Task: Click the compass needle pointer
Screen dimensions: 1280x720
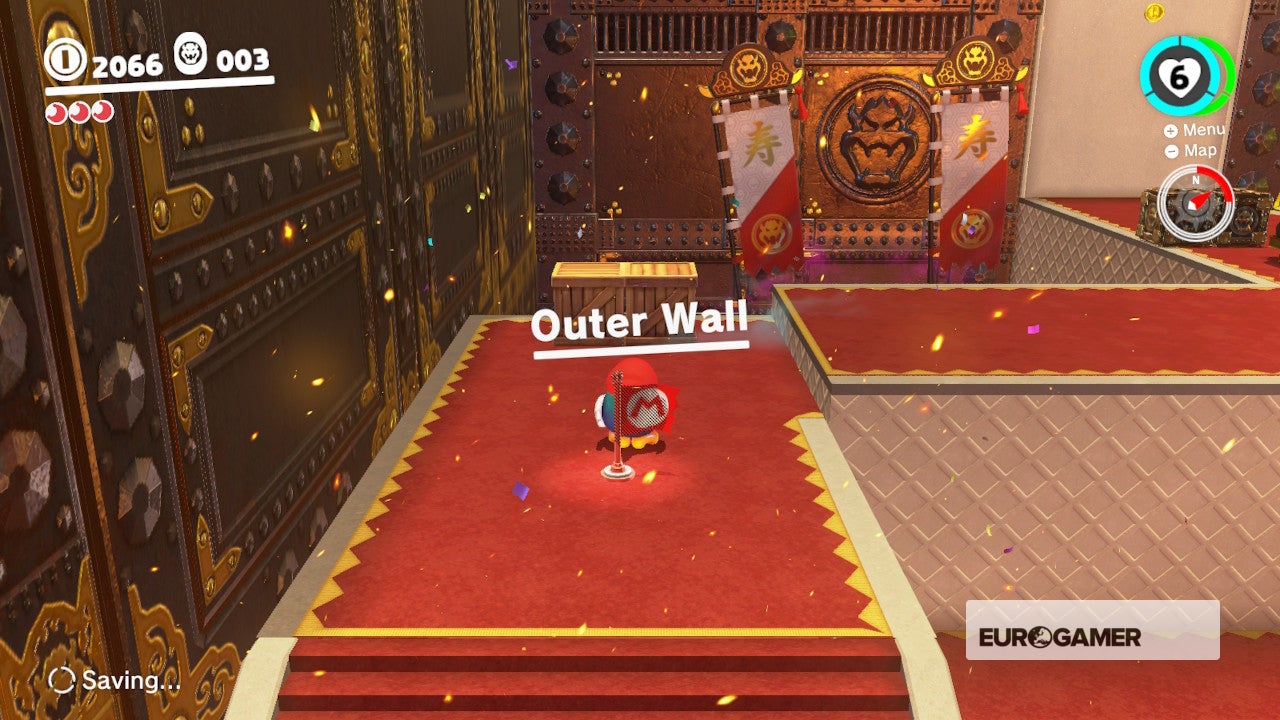Action: (x=1201, y=200)
